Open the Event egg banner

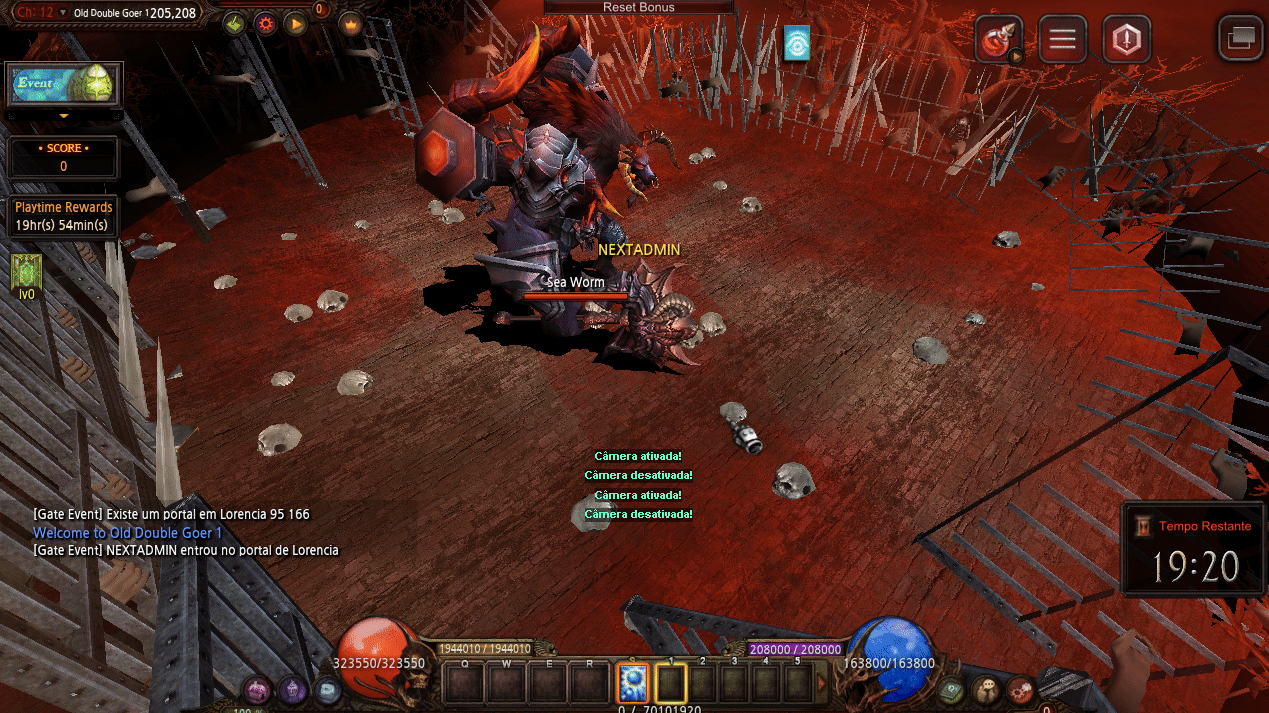tap(64, 85)
